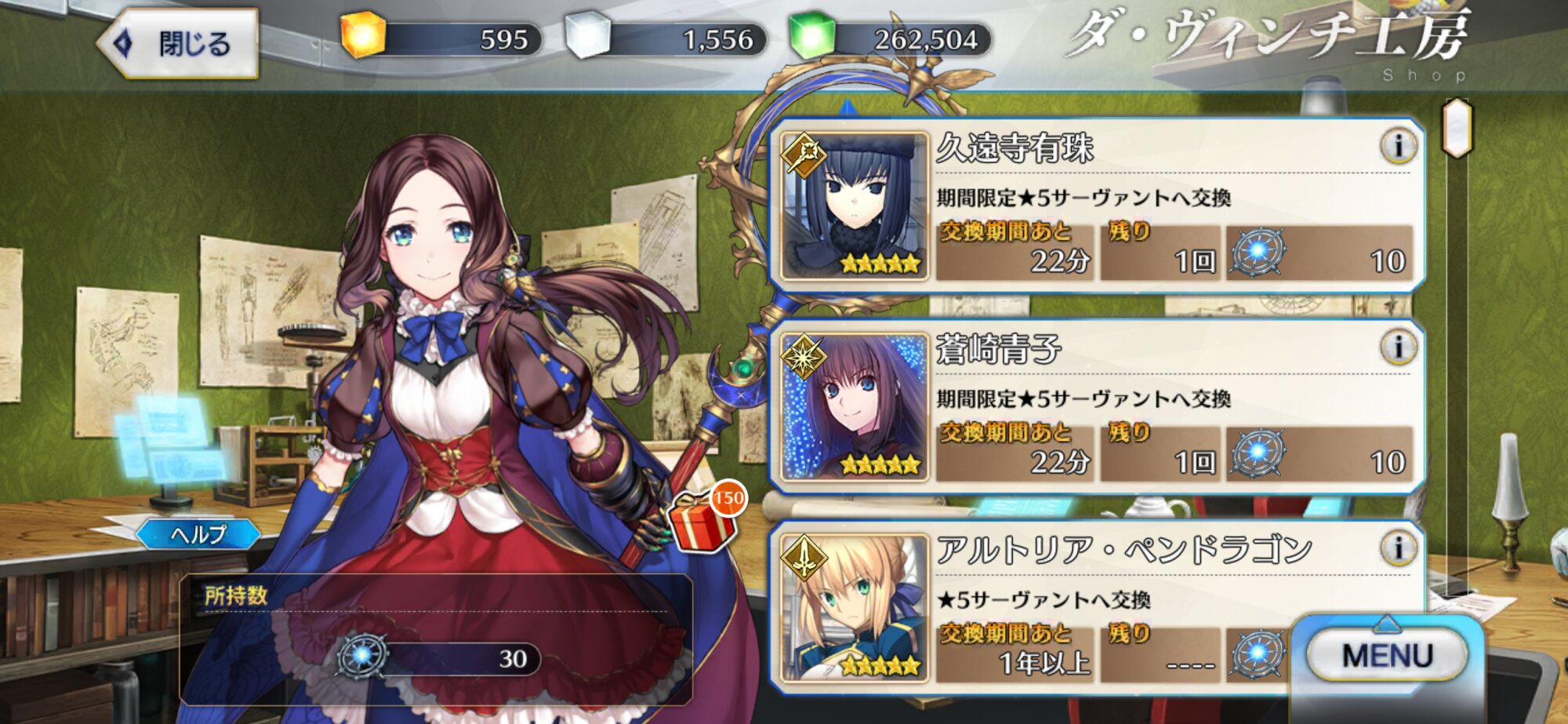Click the exchange list scrollbar handle
This screenshot has width=1568, height=724.
(x=1457, y=128)
